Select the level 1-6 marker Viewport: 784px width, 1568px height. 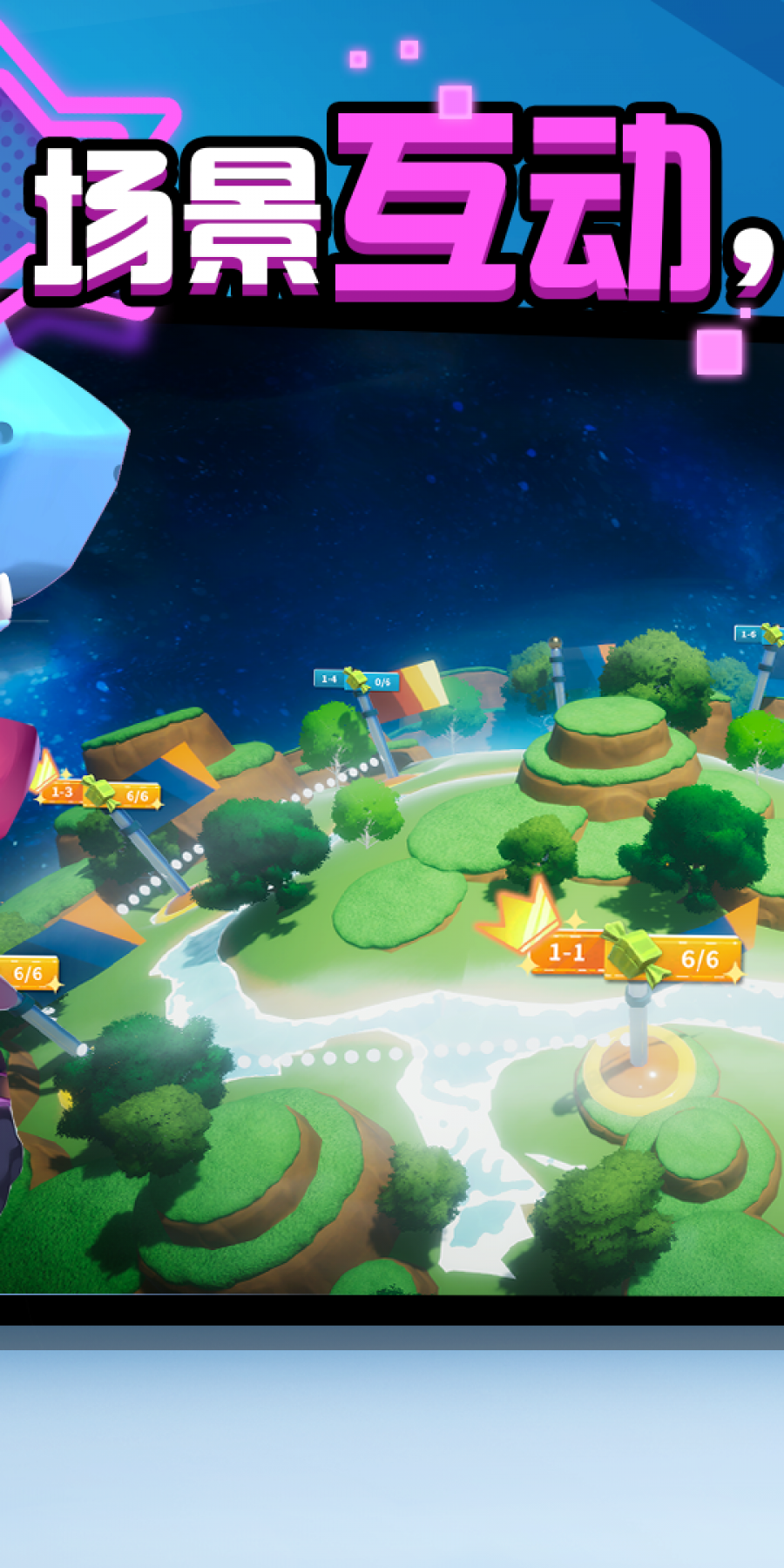pos(749,634)
